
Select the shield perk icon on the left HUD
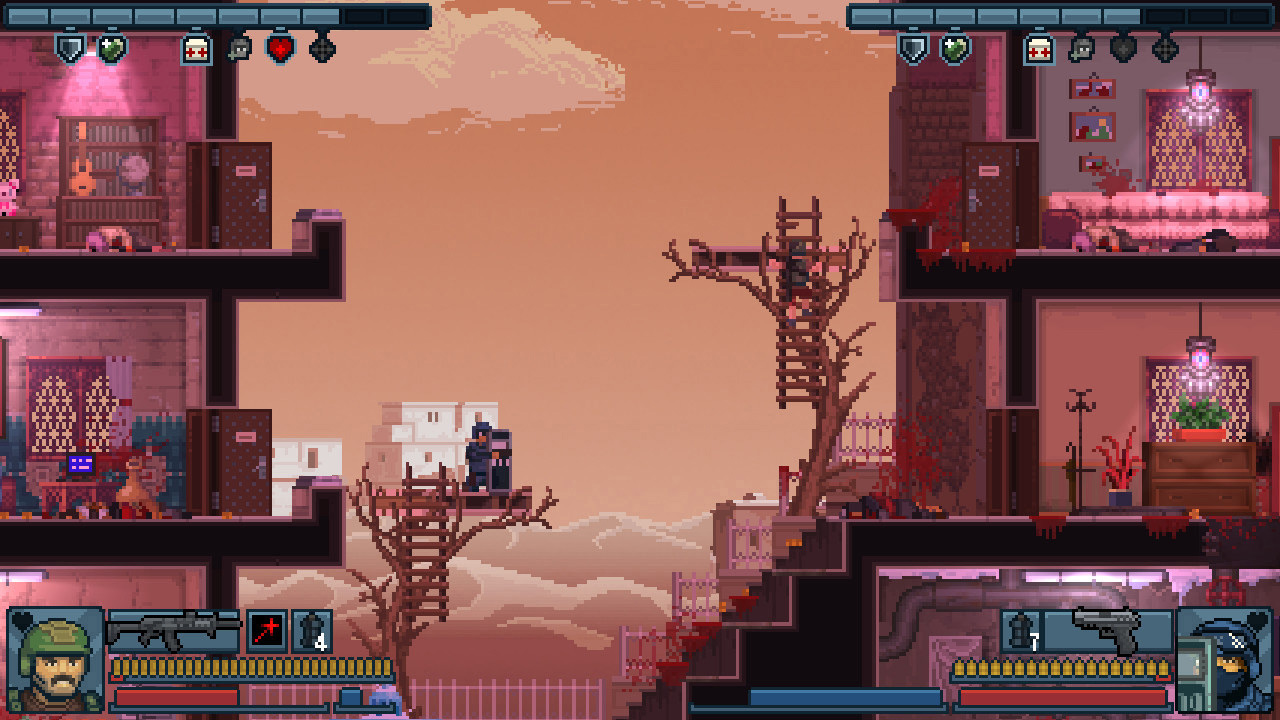70,48
